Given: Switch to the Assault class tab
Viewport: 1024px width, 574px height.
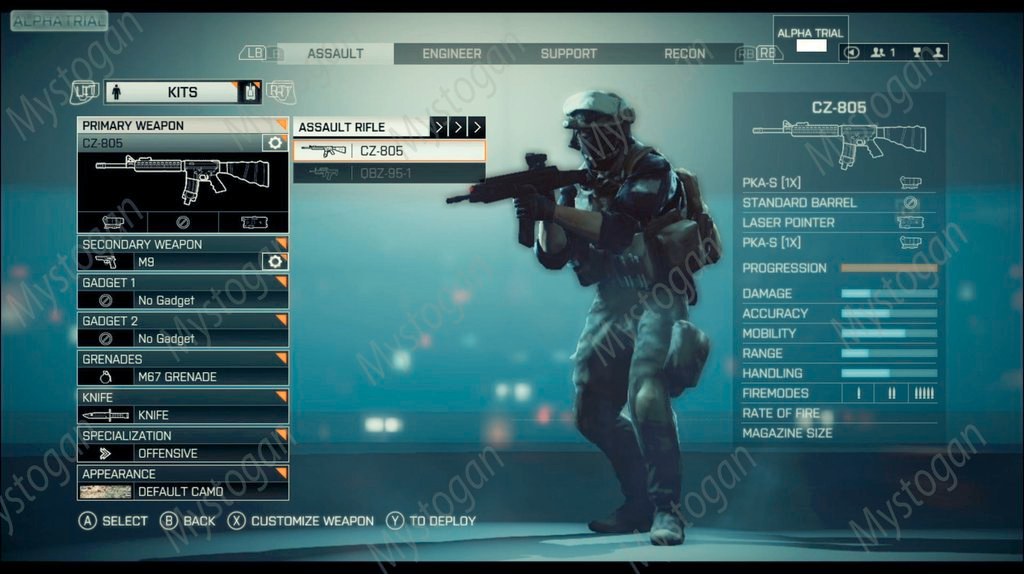Looking at the screenshot, I should (x=335, y=54).
